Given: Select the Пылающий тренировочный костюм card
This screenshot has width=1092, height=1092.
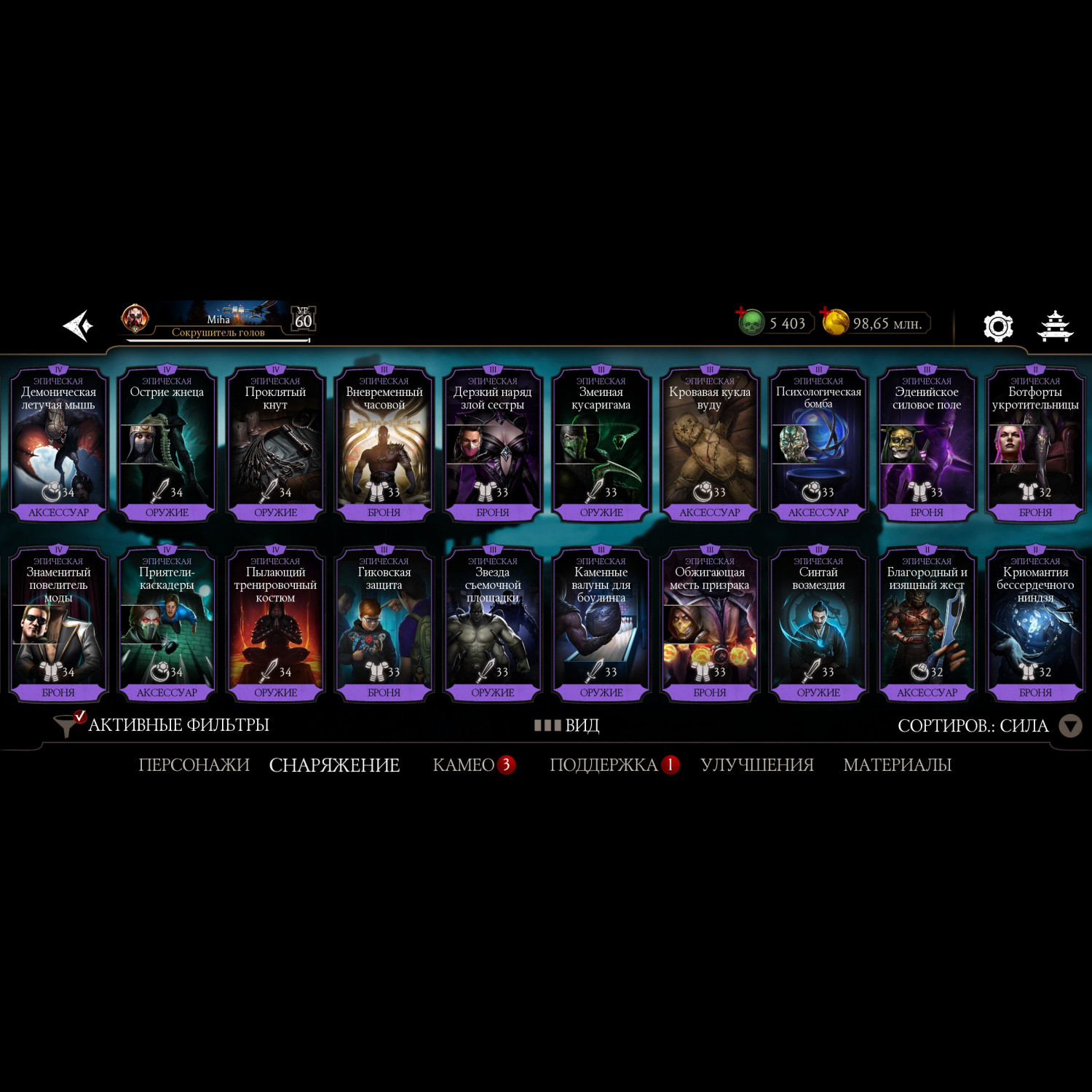Looking at the screenshot, I should (275, 624).
